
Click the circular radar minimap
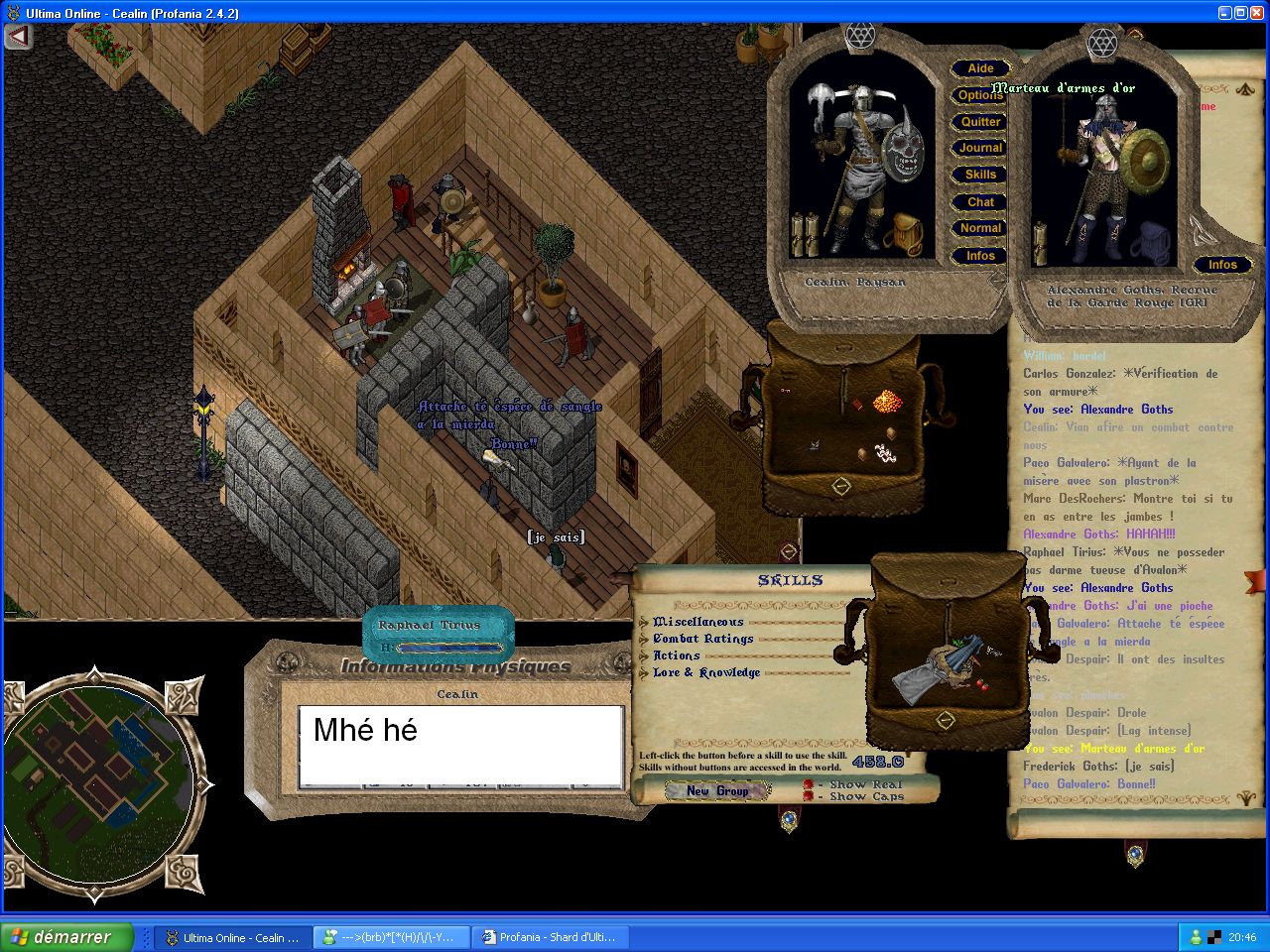(98, 784)
